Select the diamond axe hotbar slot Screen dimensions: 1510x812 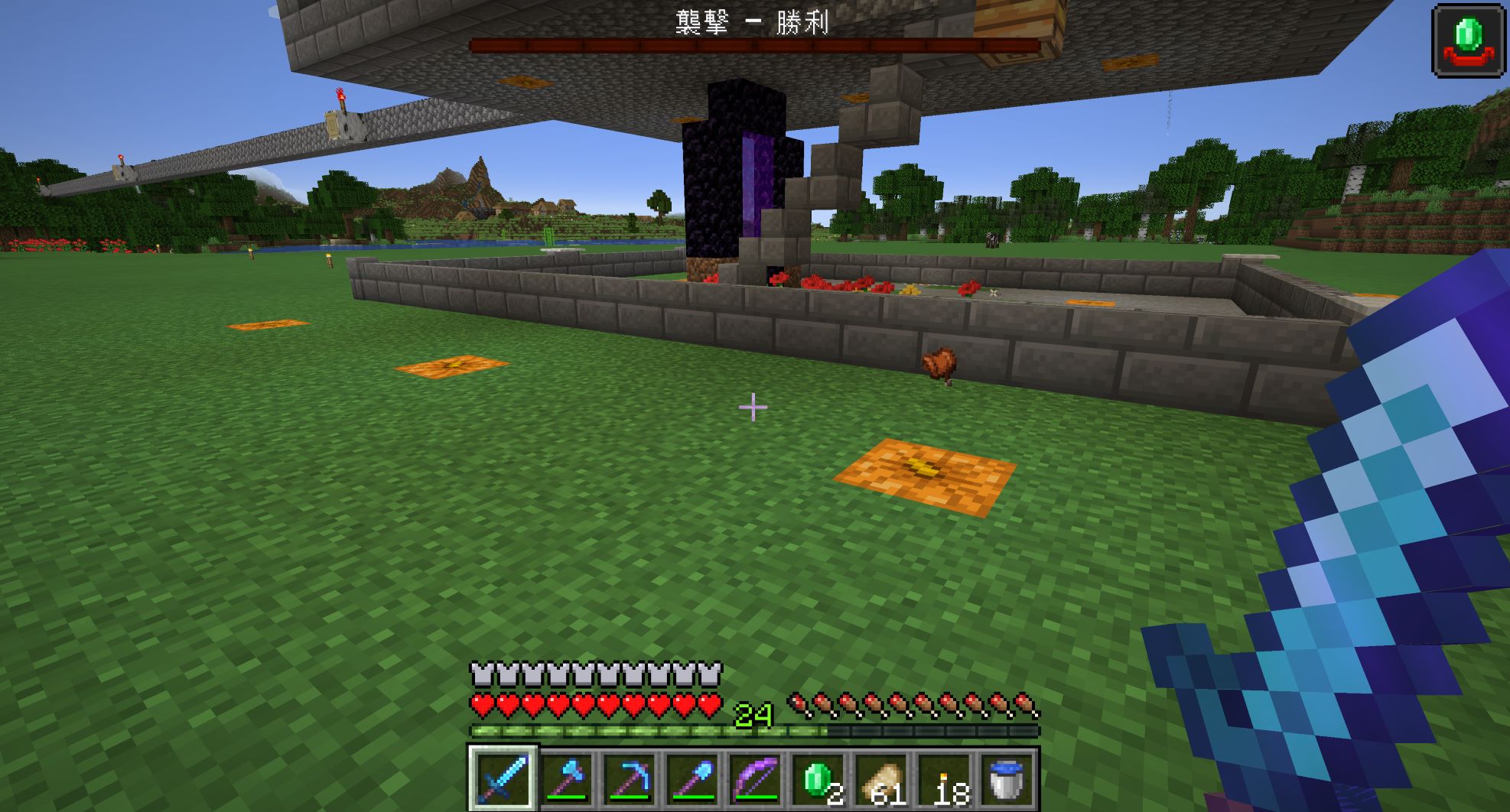click(x=566, y=778)
